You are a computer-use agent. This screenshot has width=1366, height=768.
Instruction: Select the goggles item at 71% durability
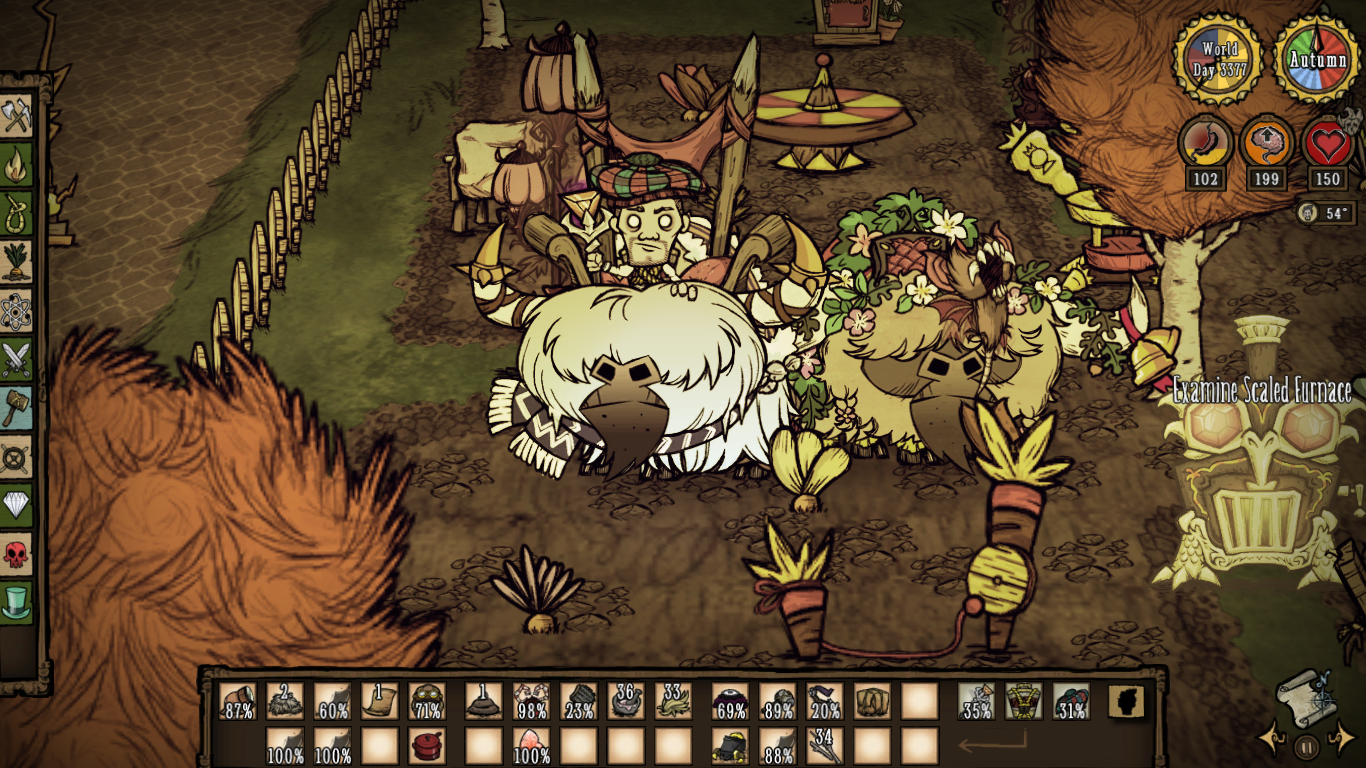pyautogui.click(x=427, y=701)
